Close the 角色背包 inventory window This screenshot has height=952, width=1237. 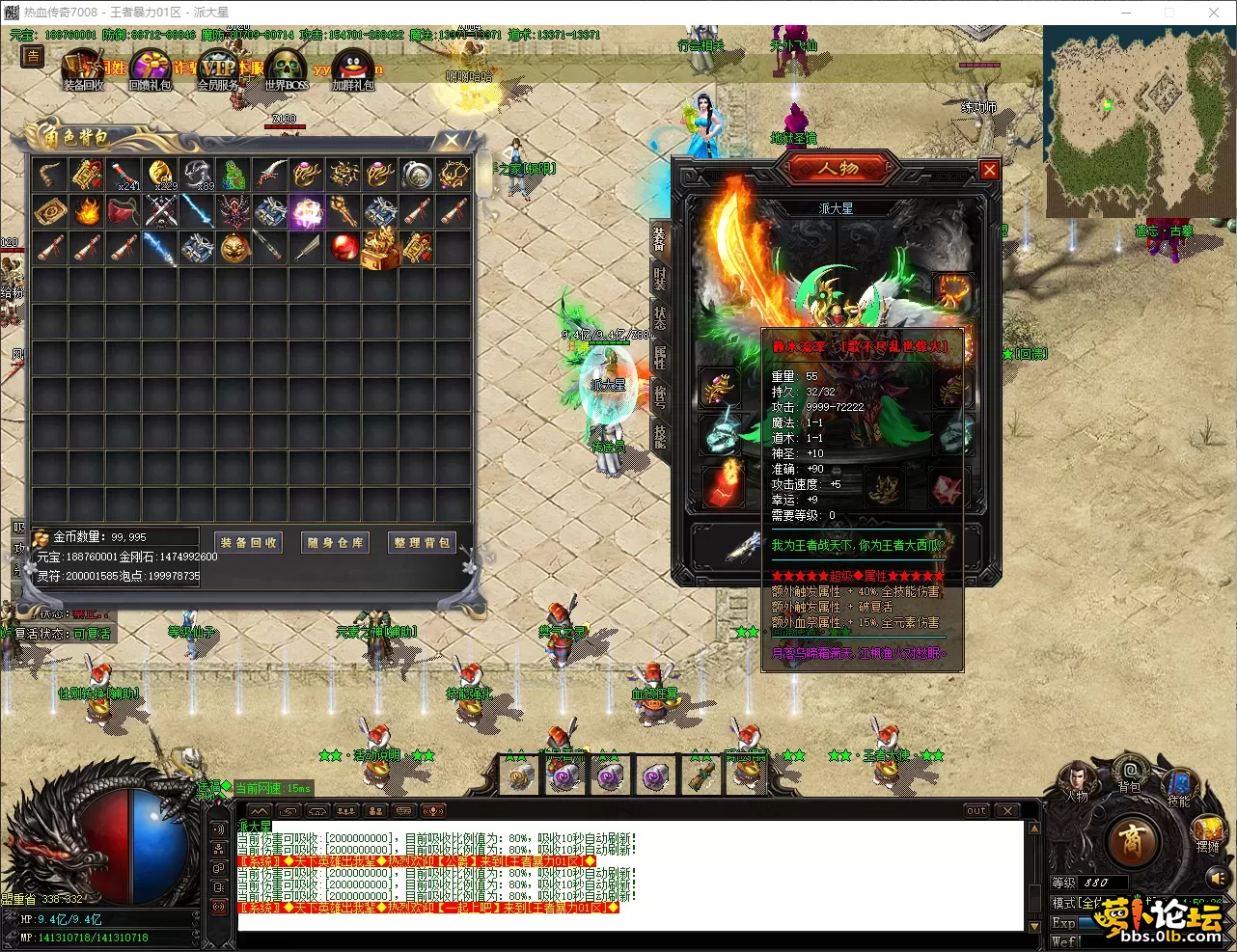(452, 140)
